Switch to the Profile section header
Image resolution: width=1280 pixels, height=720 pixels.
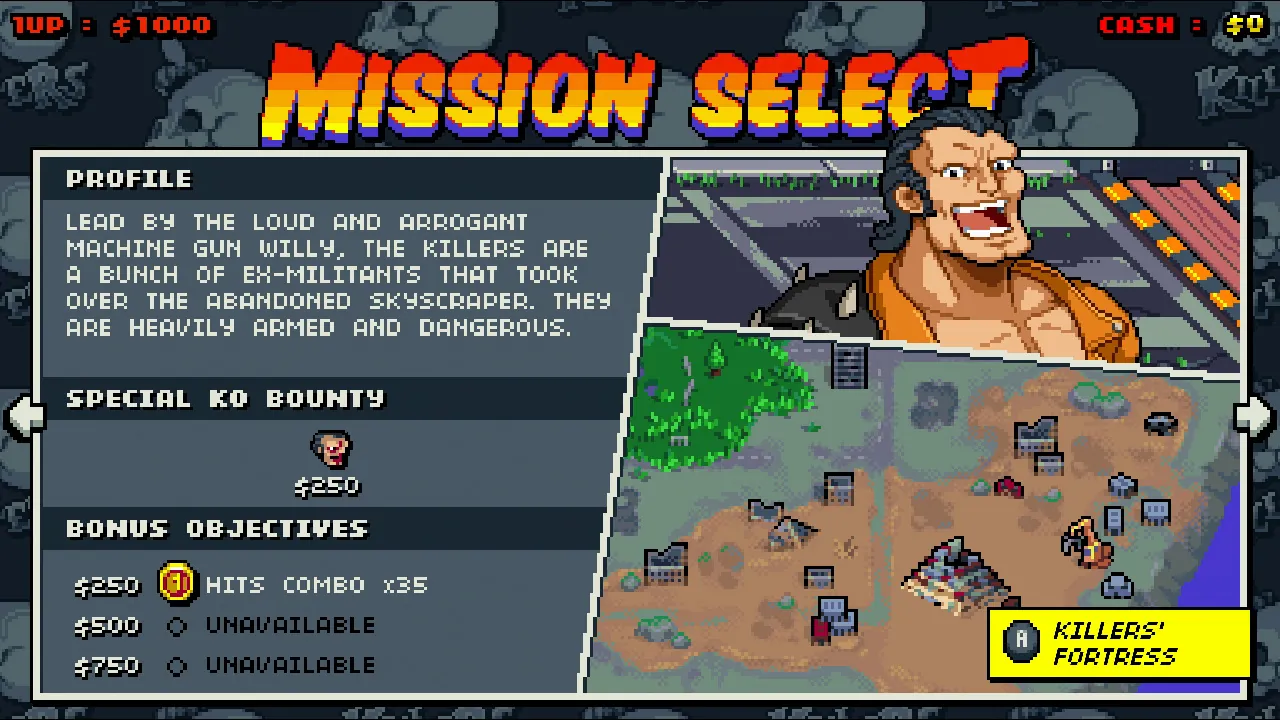pos(129,179)
